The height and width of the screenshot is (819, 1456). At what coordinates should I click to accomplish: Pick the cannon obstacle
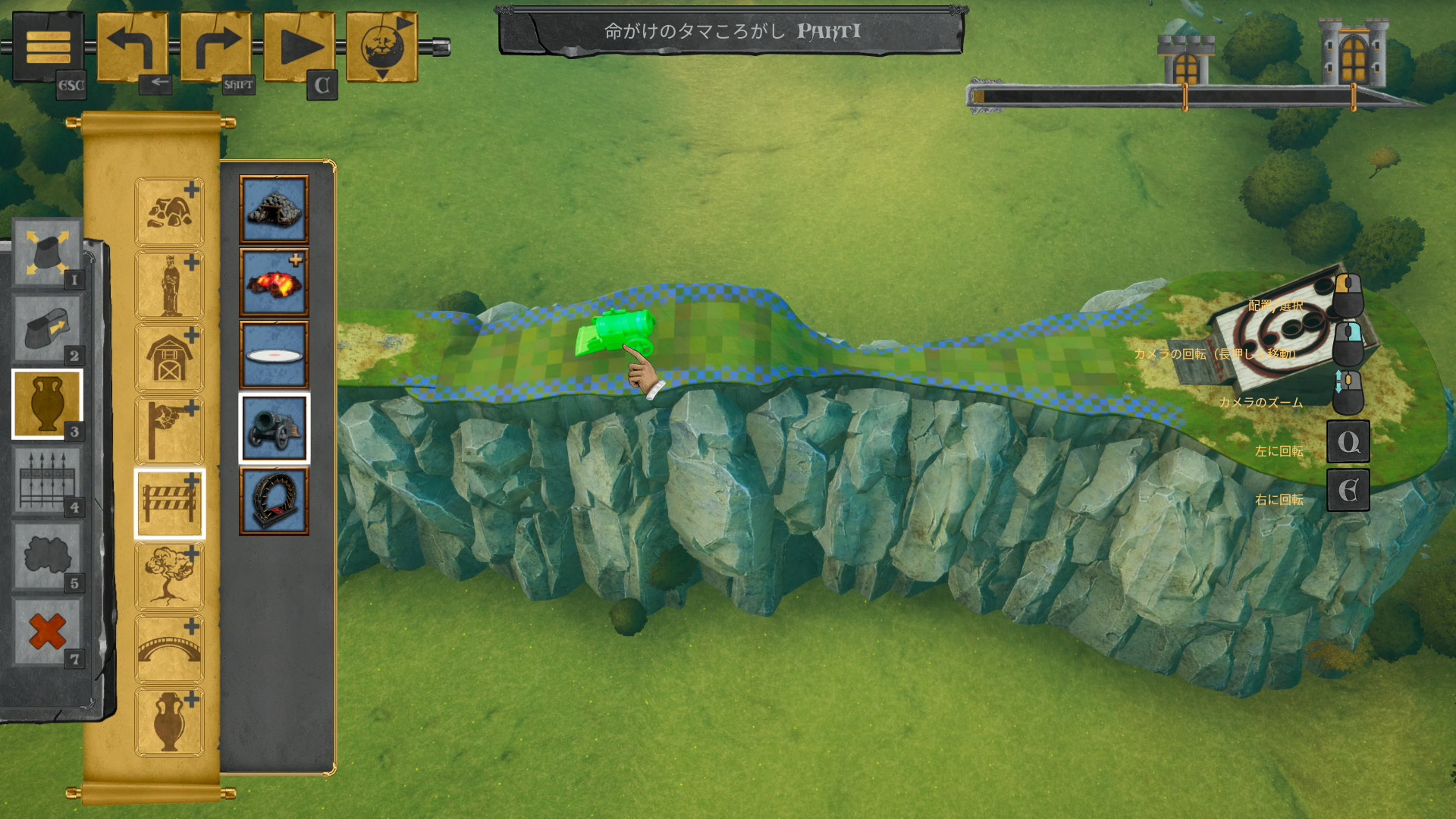[274, 428]
